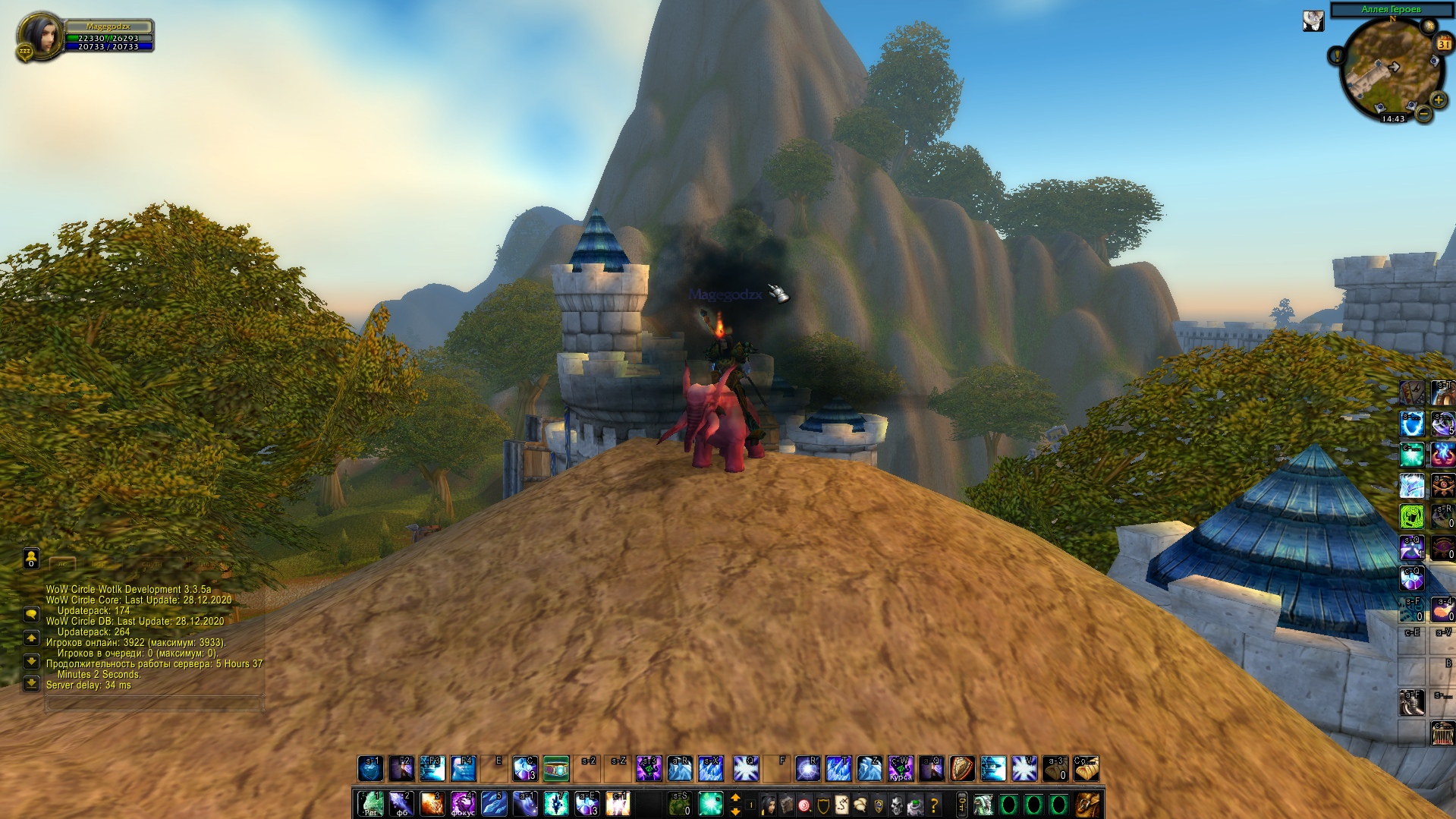Image resolution: width=1456 pixels, height=819 pixels.
Task: Click the active buff icon beside minimap
Action: [x=1313, y=21]
